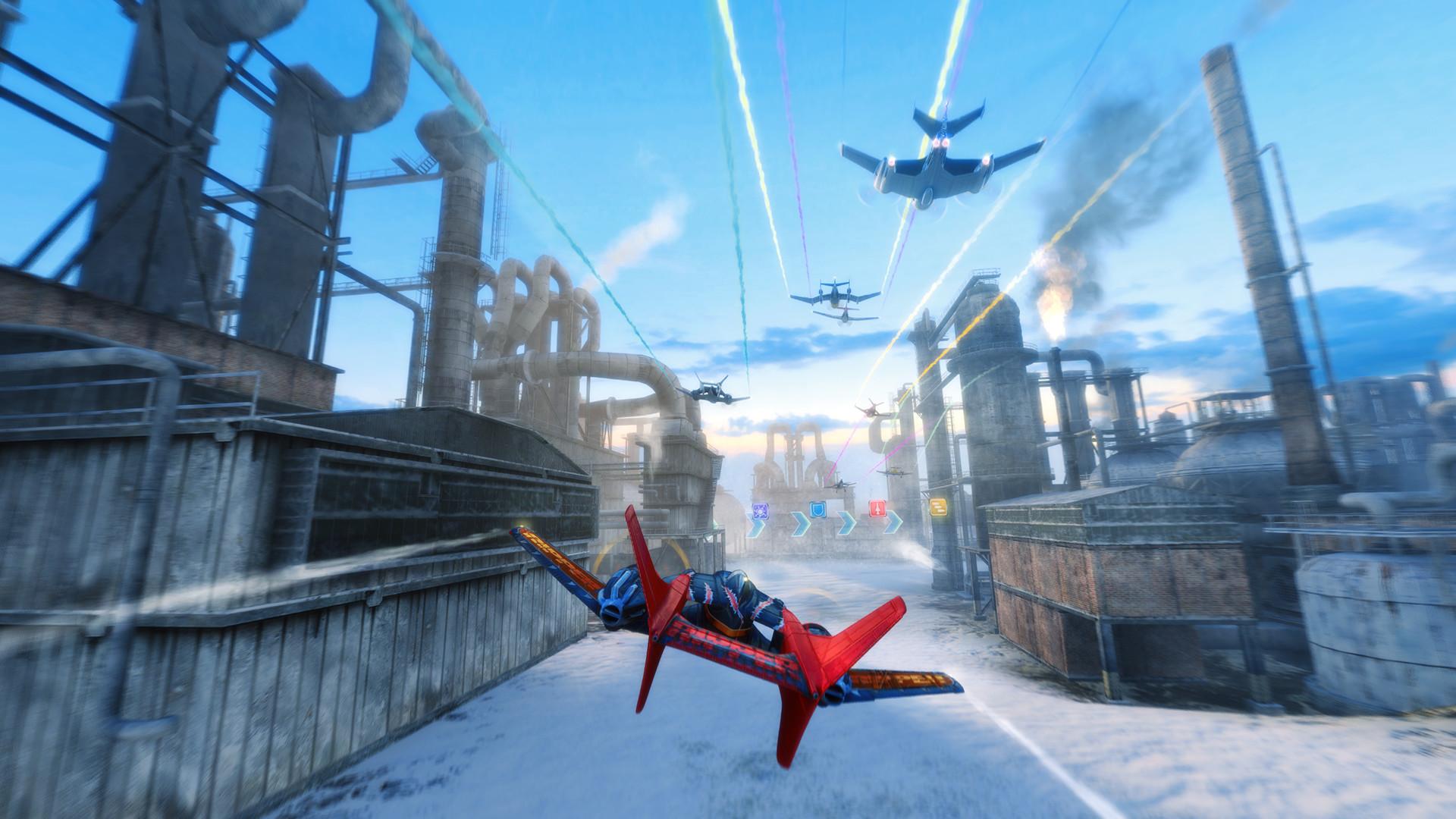This screenshot has width=1456, height=819.
Task: Click the chevron arrow before the shield icon
Action: 800,524
